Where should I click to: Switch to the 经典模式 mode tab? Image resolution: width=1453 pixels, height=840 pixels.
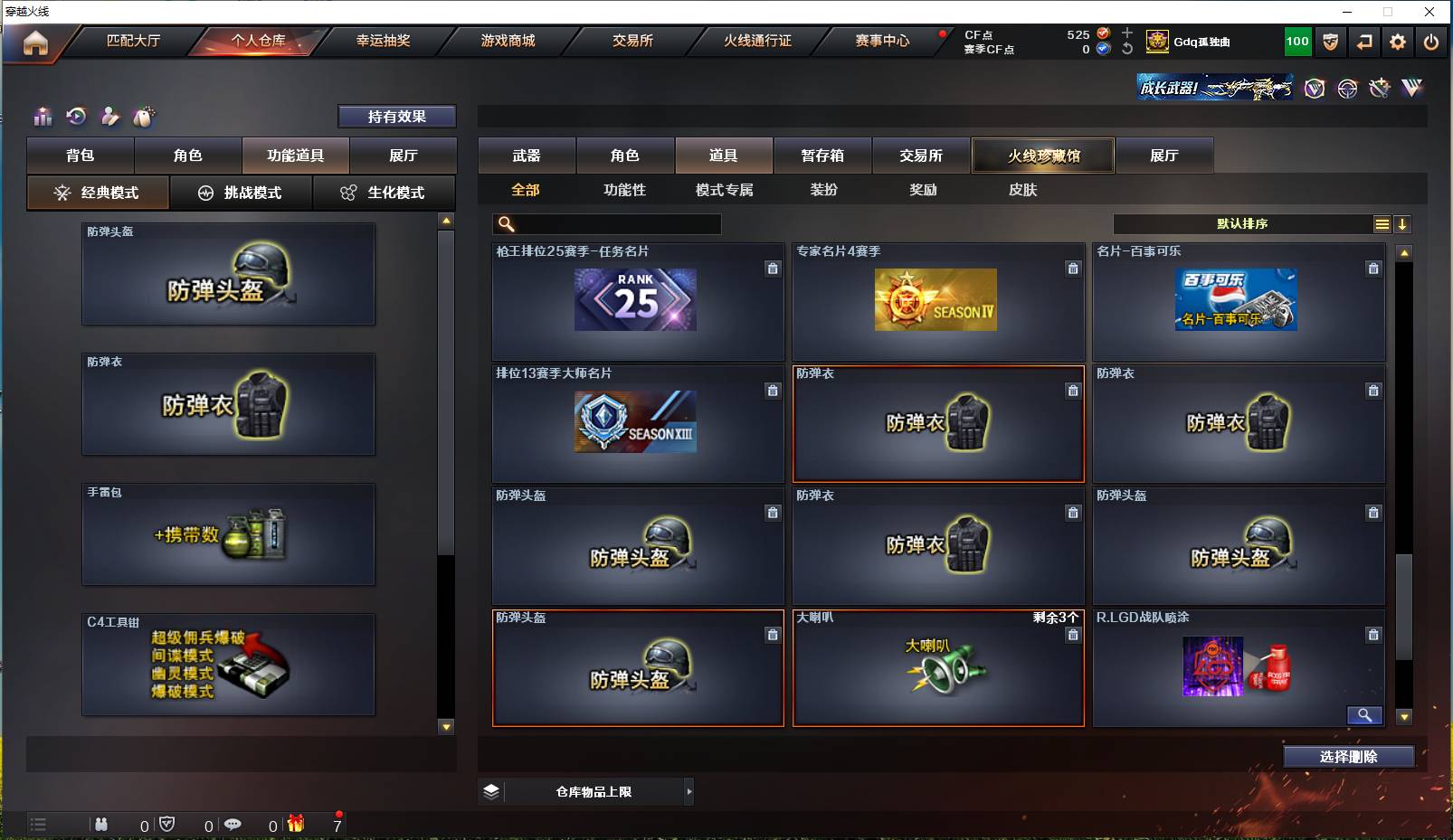(98, 193)
